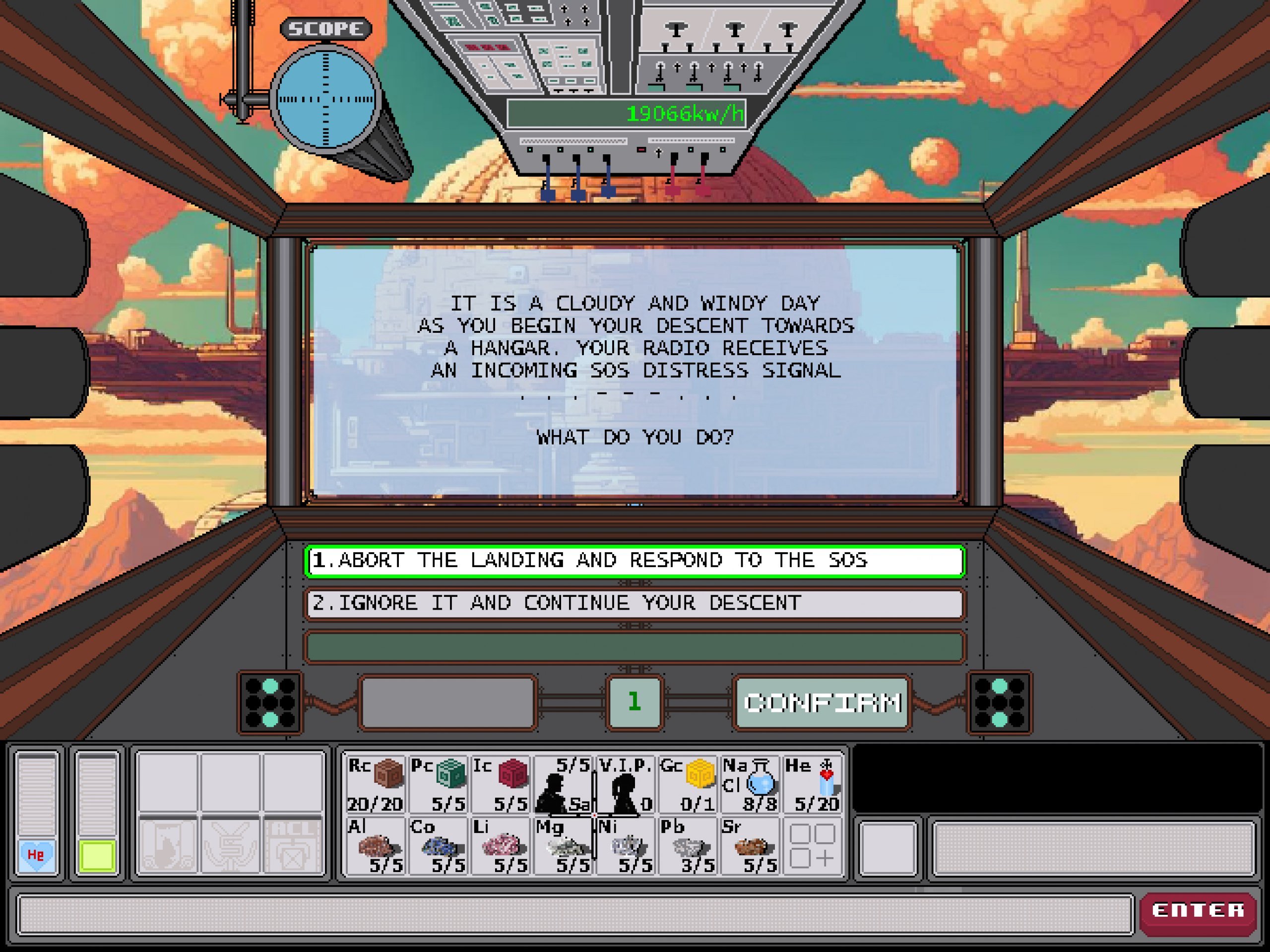Image resolution: width=1270 pixels, height=952 pixels.
Task: Select the Co cobalt ore slot
Action: (x=438, y=846)
